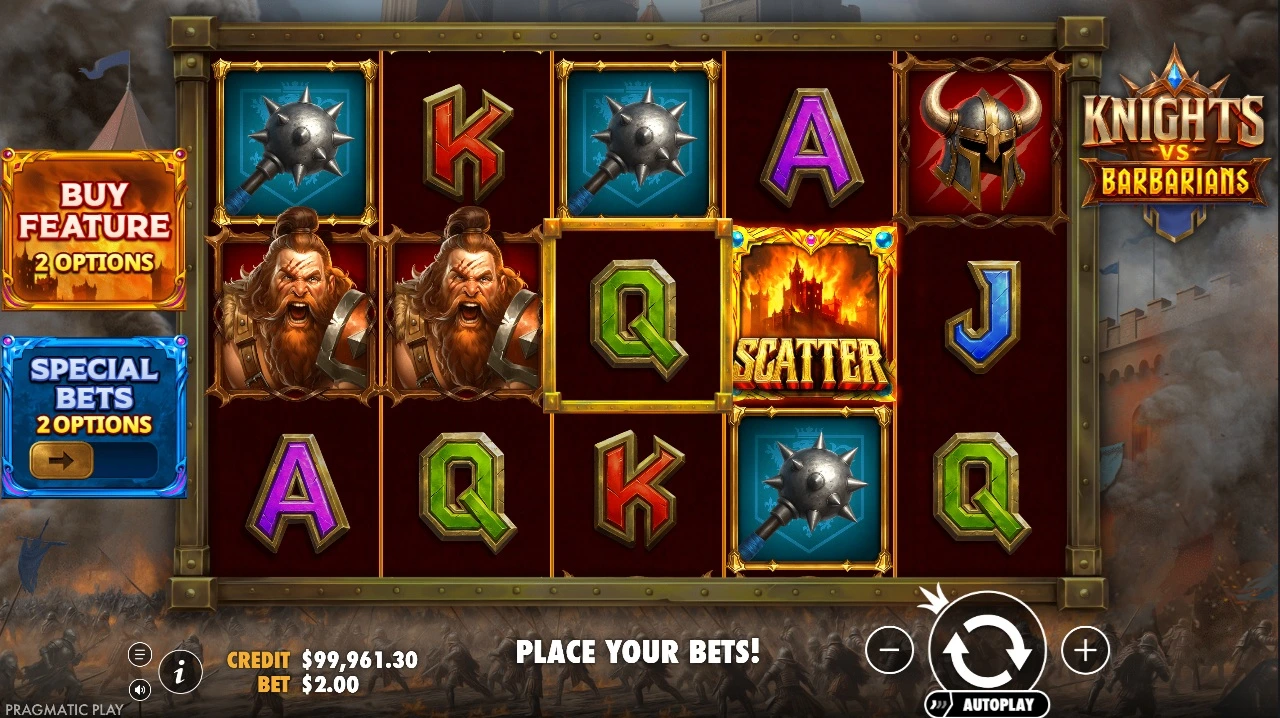
Task: Click the arrow in the Special Bets panel
Action: pyautogui.click(x=62, y=460)
